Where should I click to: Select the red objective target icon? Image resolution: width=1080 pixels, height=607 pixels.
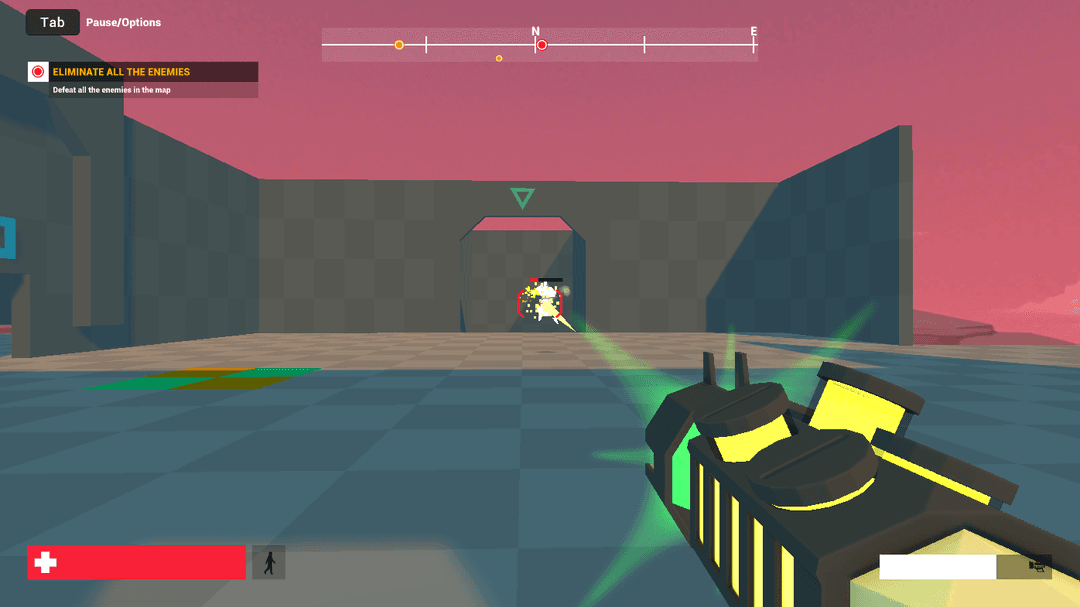point(38,72)
